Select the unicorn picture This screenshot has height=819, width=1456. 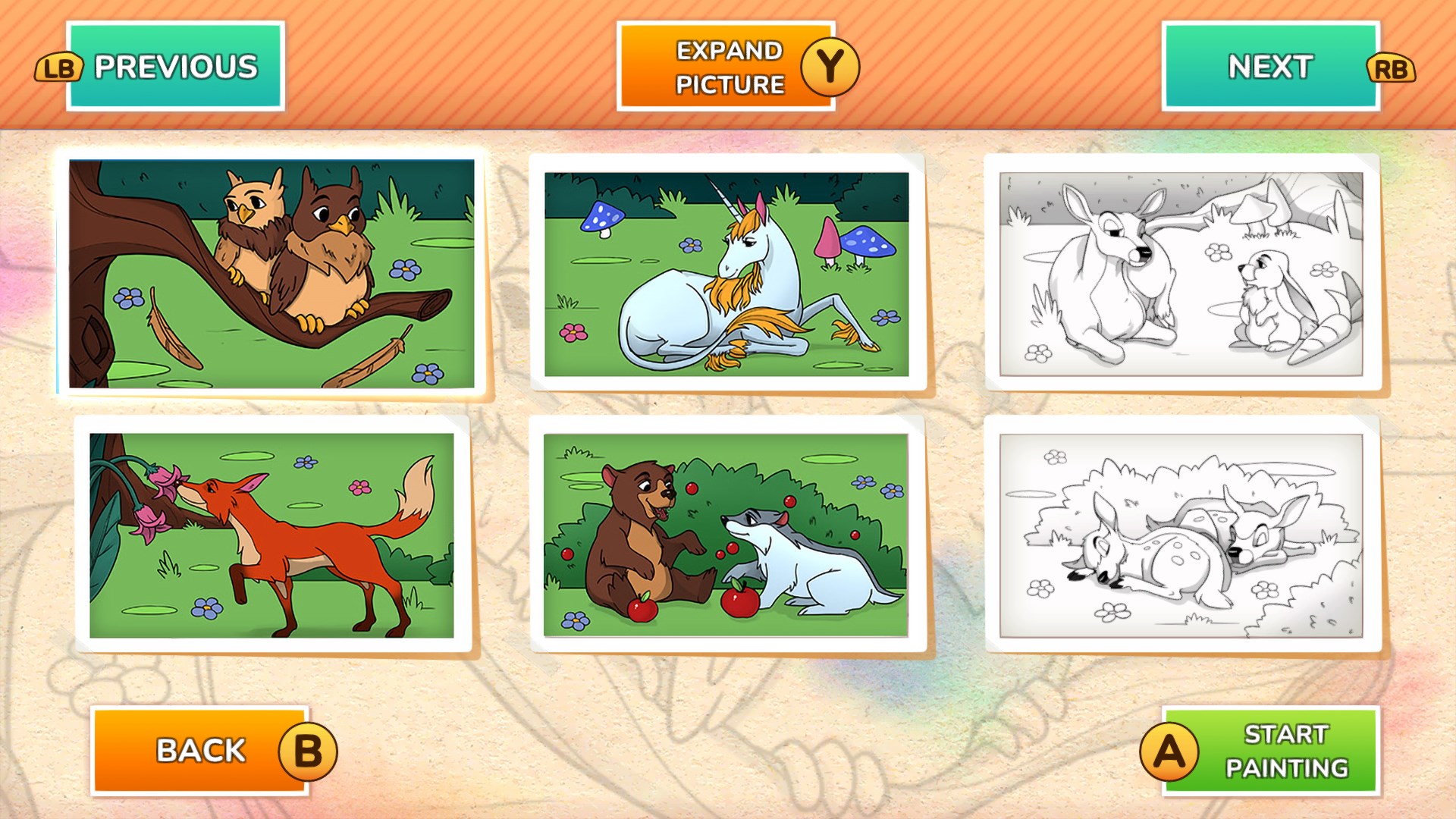(728, 273)
